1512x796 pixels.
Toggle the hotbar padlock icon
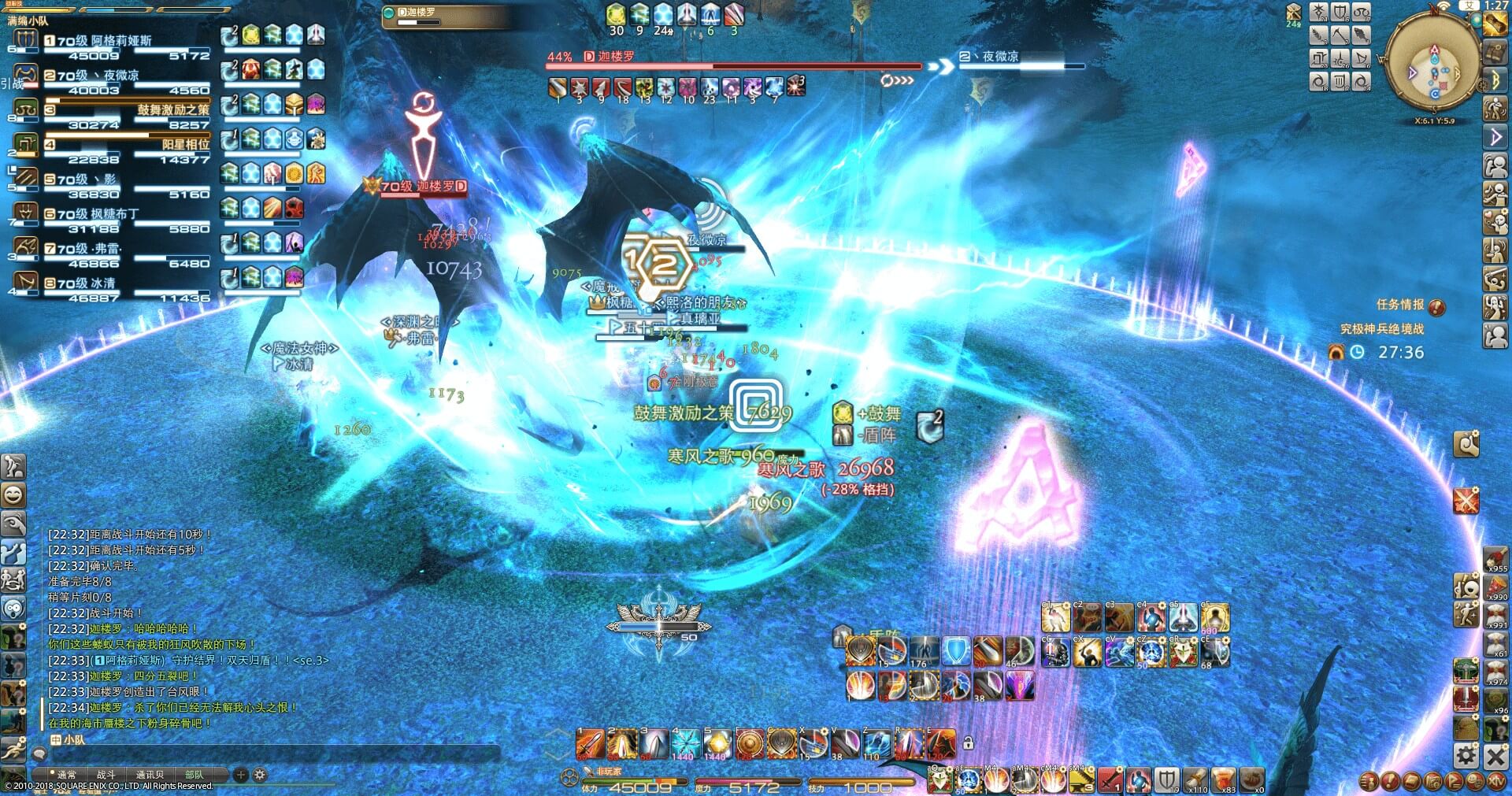pyautogui.click(x=969, y=742)
